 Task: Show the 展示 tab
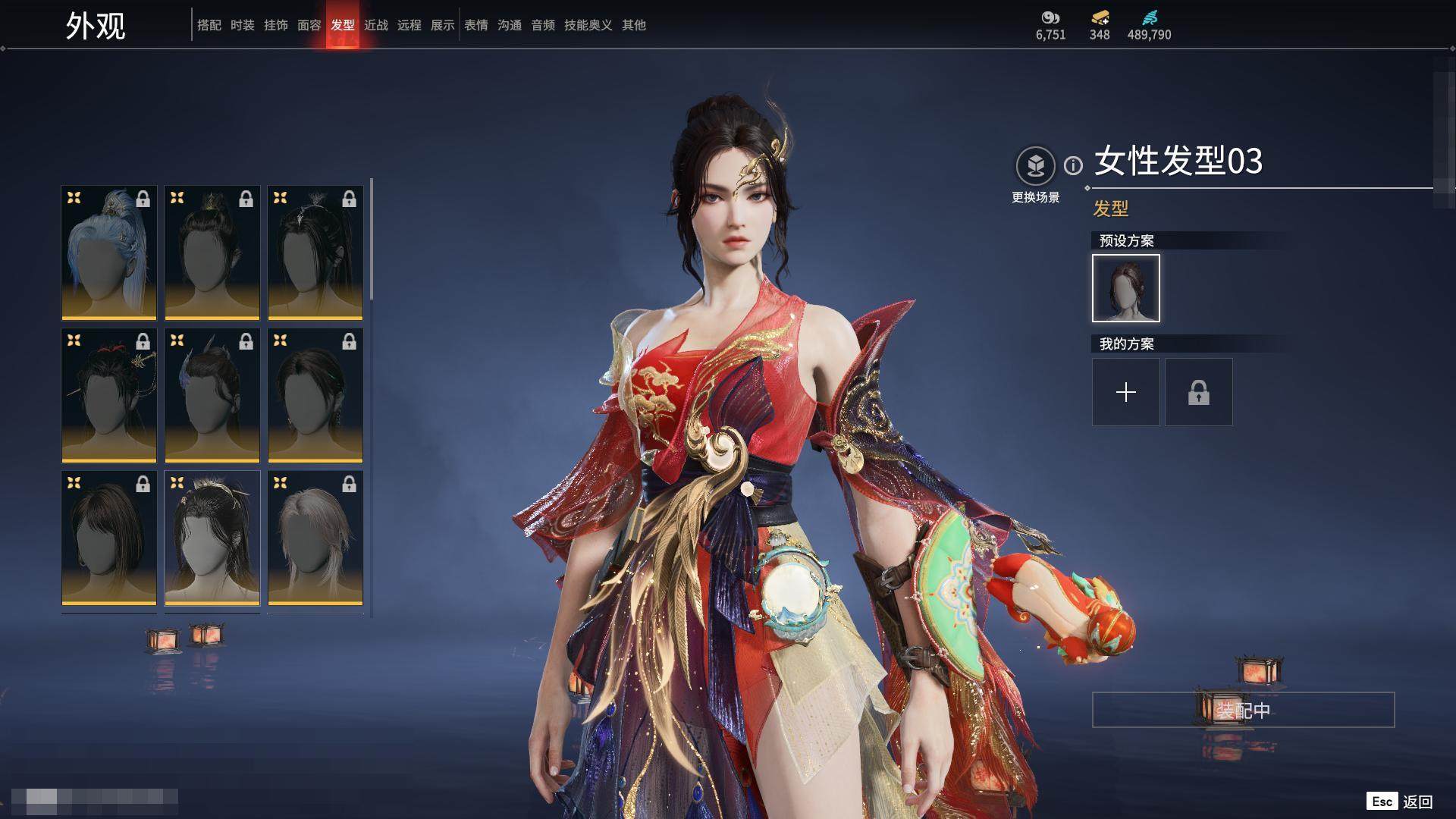coord(443,25)
